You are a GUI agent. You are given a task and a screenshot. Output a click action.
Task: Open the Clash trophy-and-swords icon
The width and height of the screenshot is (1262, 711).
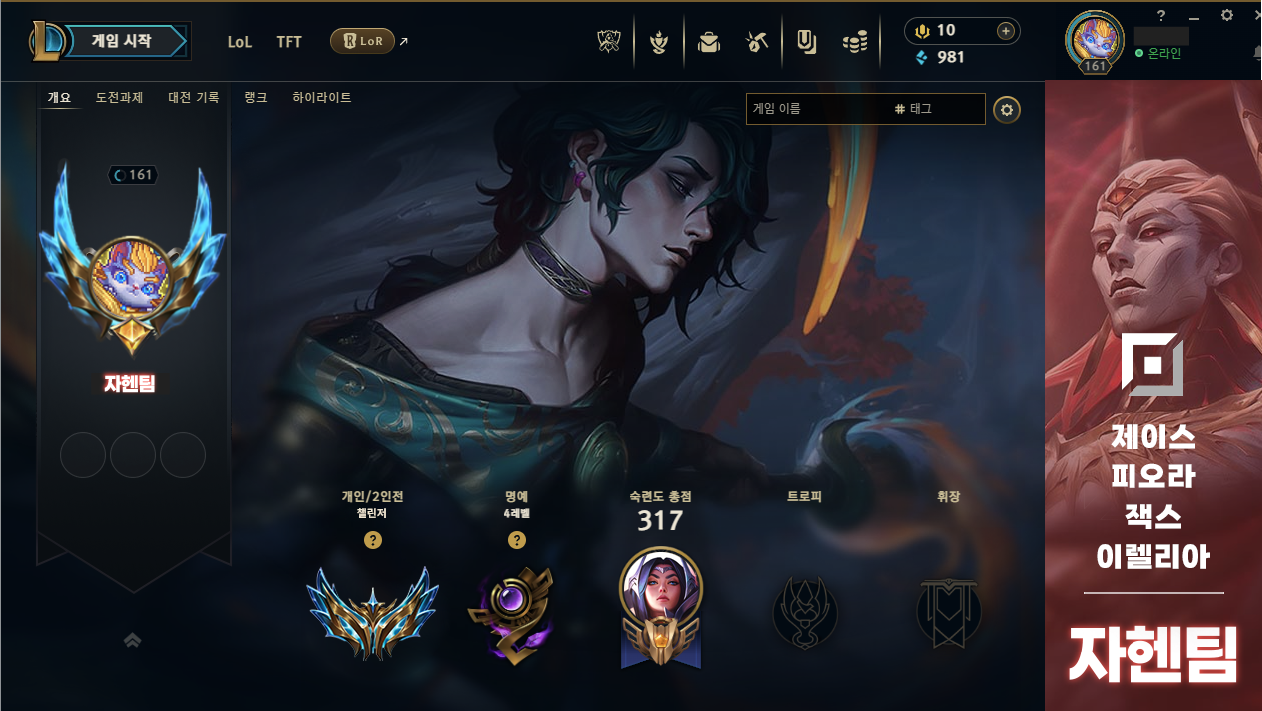tap(609, 42)
